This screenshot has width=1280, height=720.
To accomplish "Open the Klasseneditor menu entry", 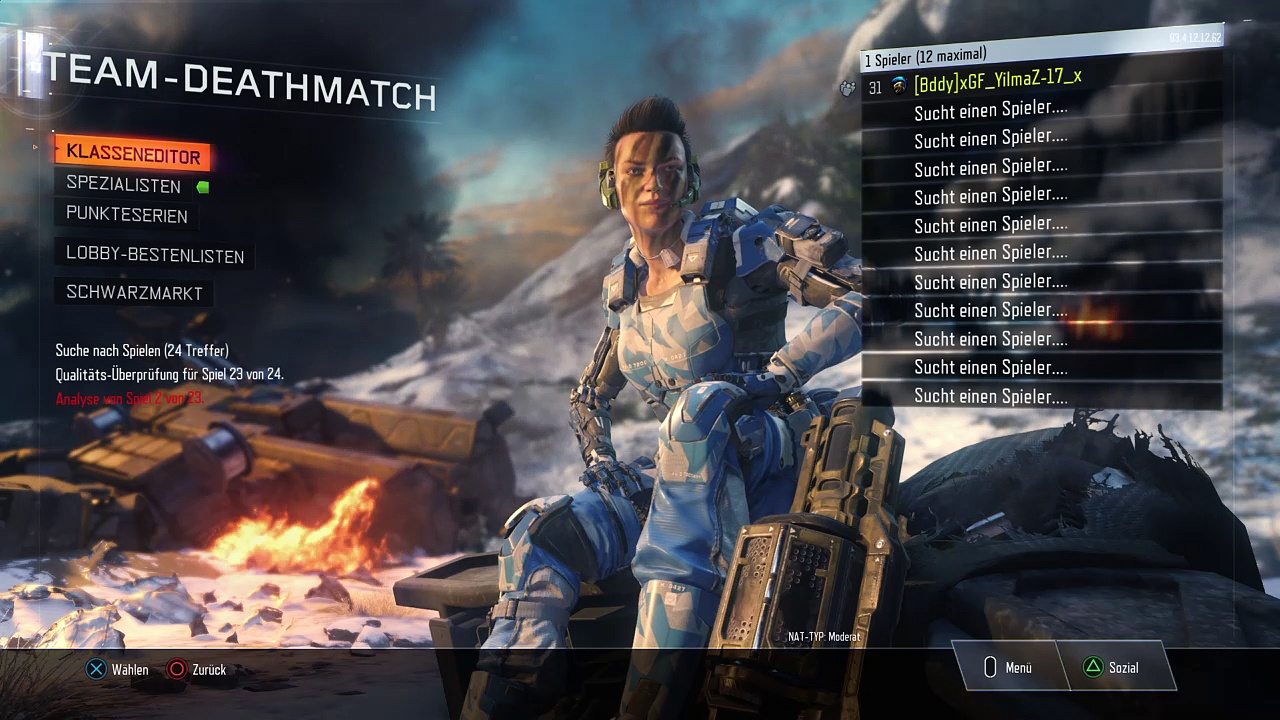I will click(x=133, y=155).
